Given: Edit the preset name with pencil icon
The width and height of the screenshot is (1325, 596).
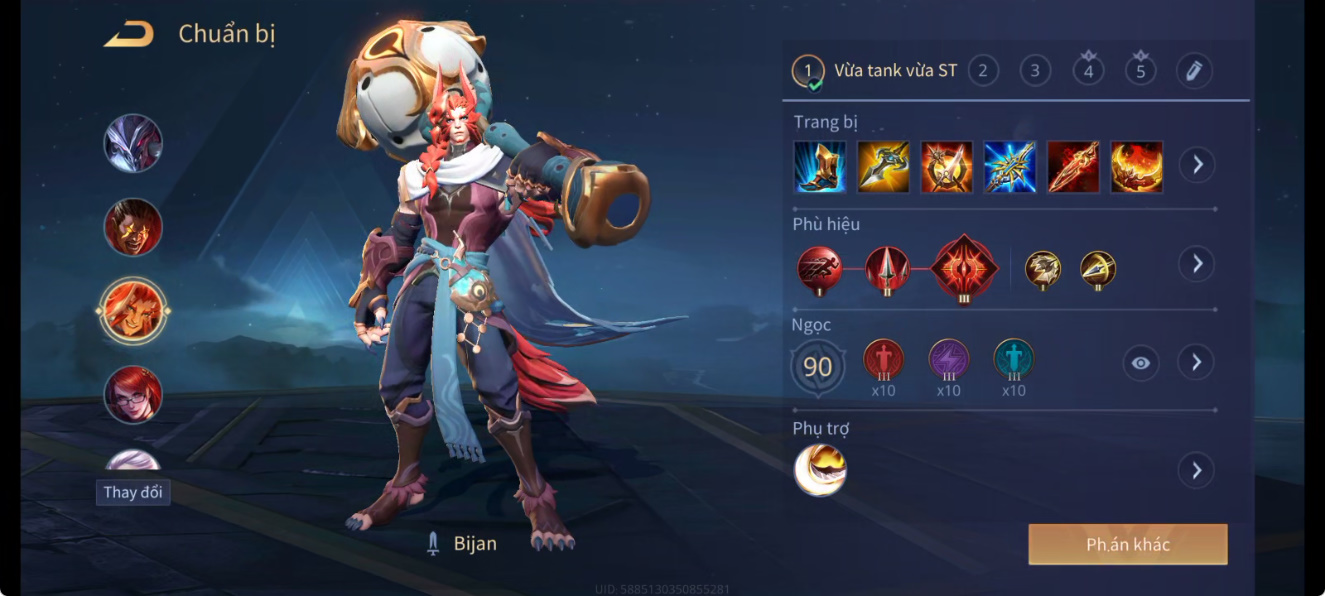Looking at the screenshot, I should pos(1193,71).
